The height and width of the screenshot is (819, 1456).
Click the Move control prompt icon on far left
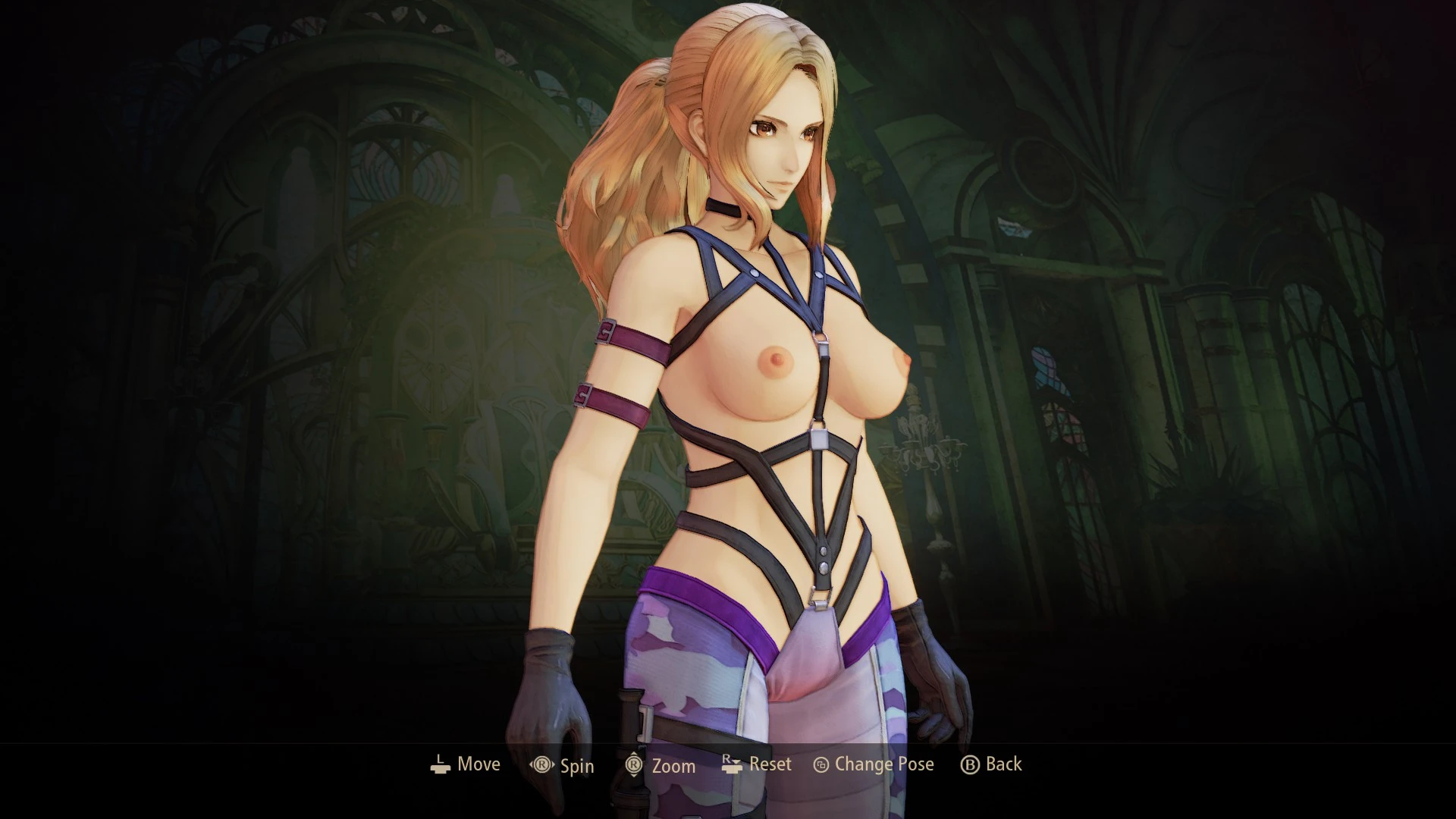click(438, 766)
